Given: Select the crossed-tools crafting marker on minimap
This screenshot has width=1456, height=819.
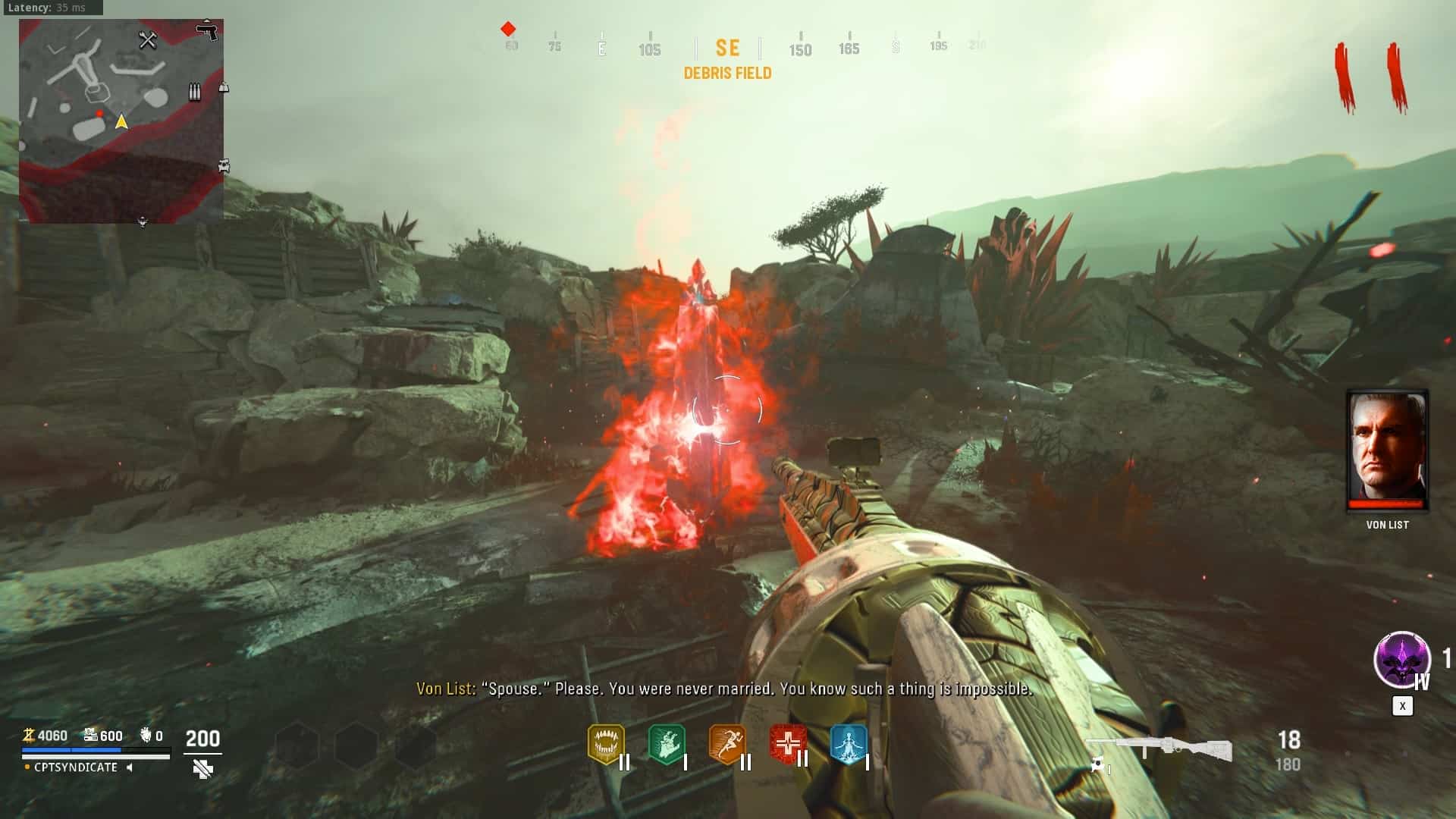Looking at the screenshot, I should 147,39.
